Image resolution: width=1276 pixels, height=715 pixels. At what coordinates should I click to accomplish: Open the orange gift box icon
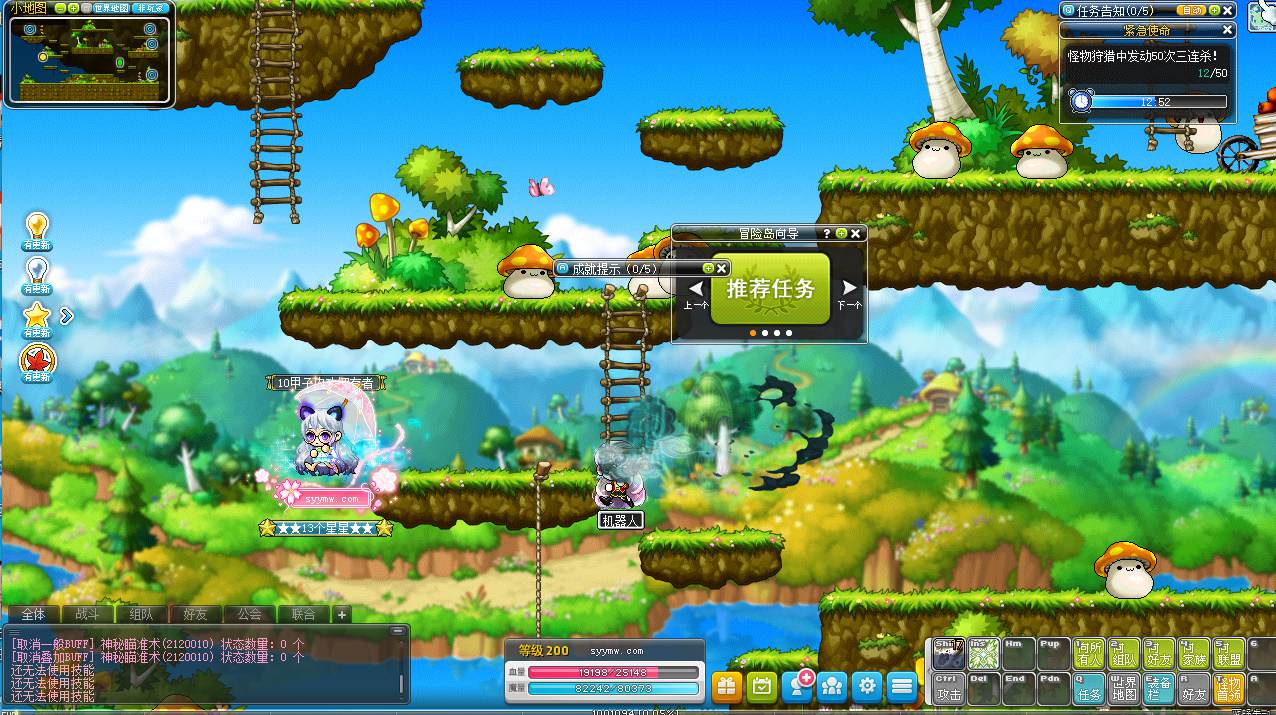click(x=726, y=686)
